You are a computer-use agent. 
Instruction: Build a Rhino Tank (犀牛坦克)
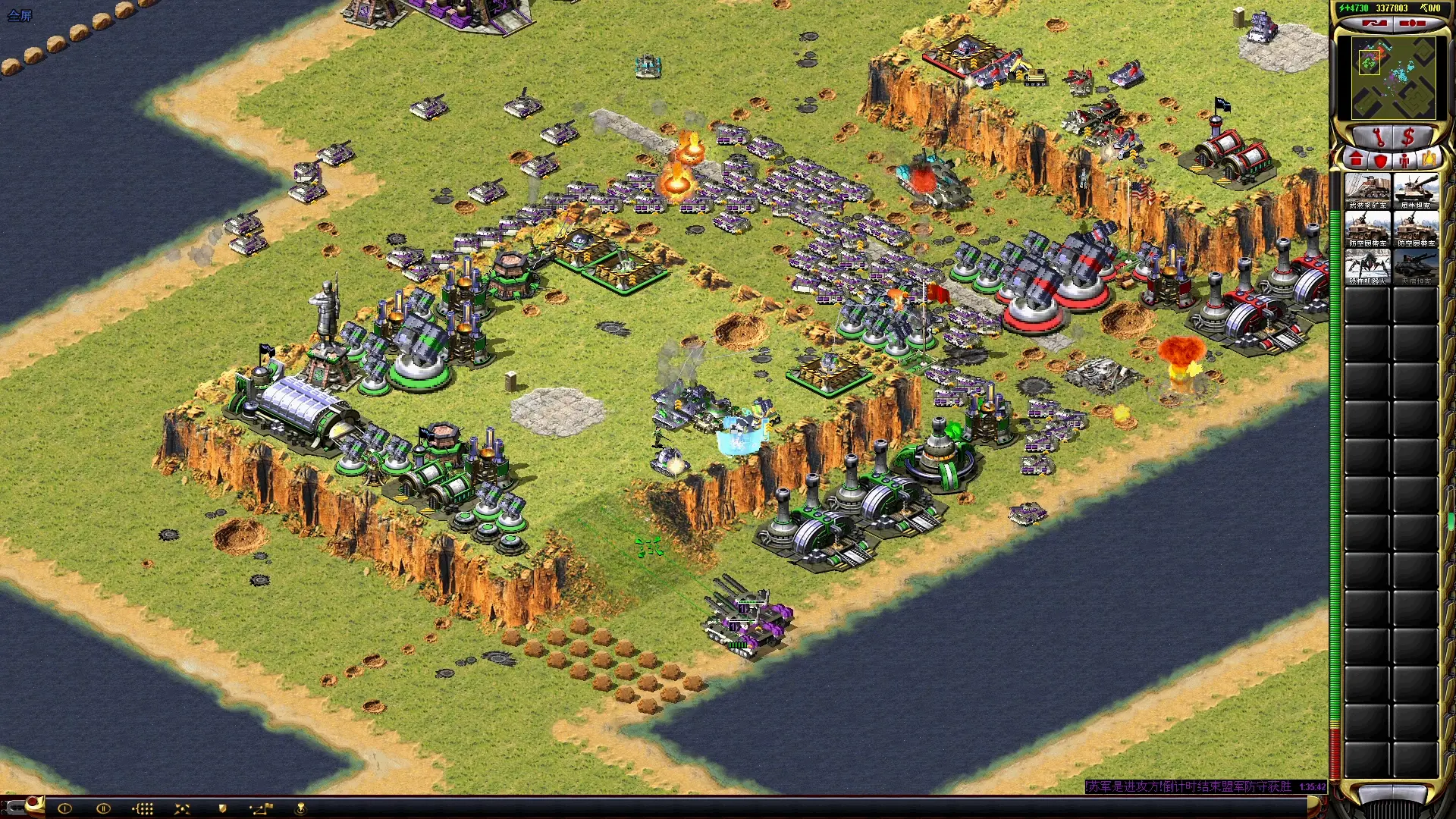(1416, 191)
